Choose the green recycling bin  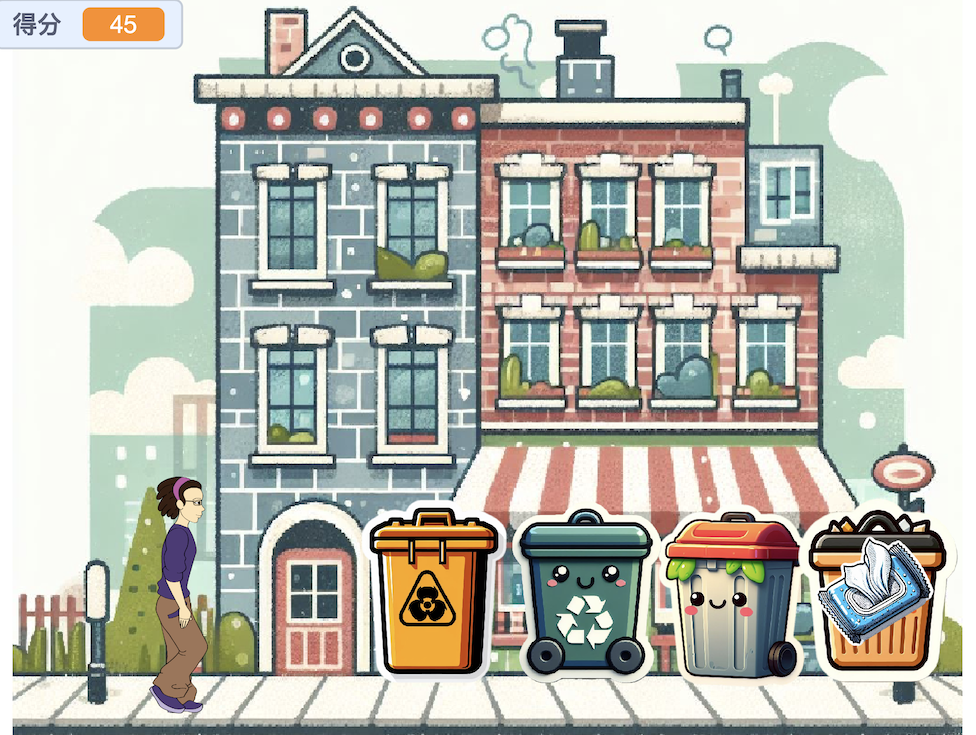(585, 596)
